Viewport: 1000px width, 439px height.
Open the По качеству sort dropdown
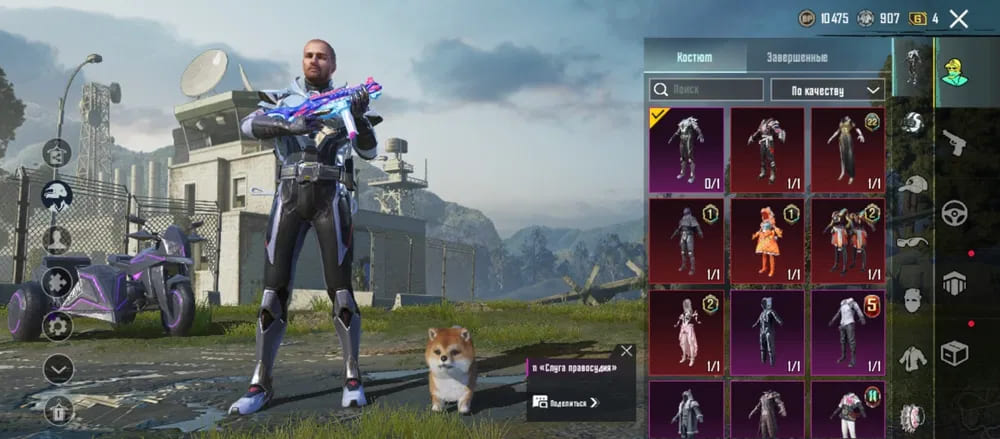(x=828, y=90)
